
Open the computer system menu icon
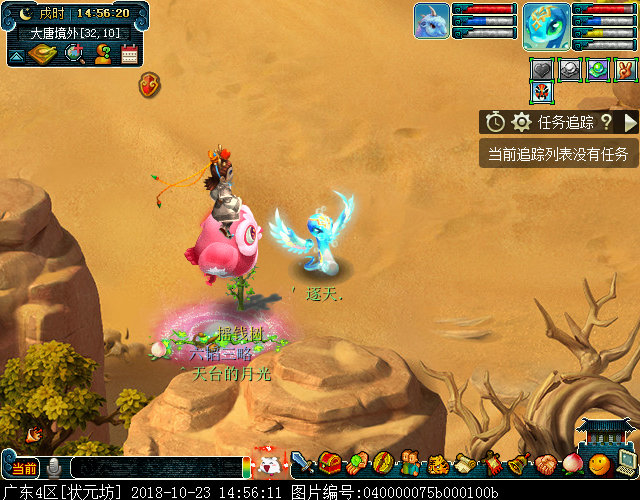(x=627, y=462)
